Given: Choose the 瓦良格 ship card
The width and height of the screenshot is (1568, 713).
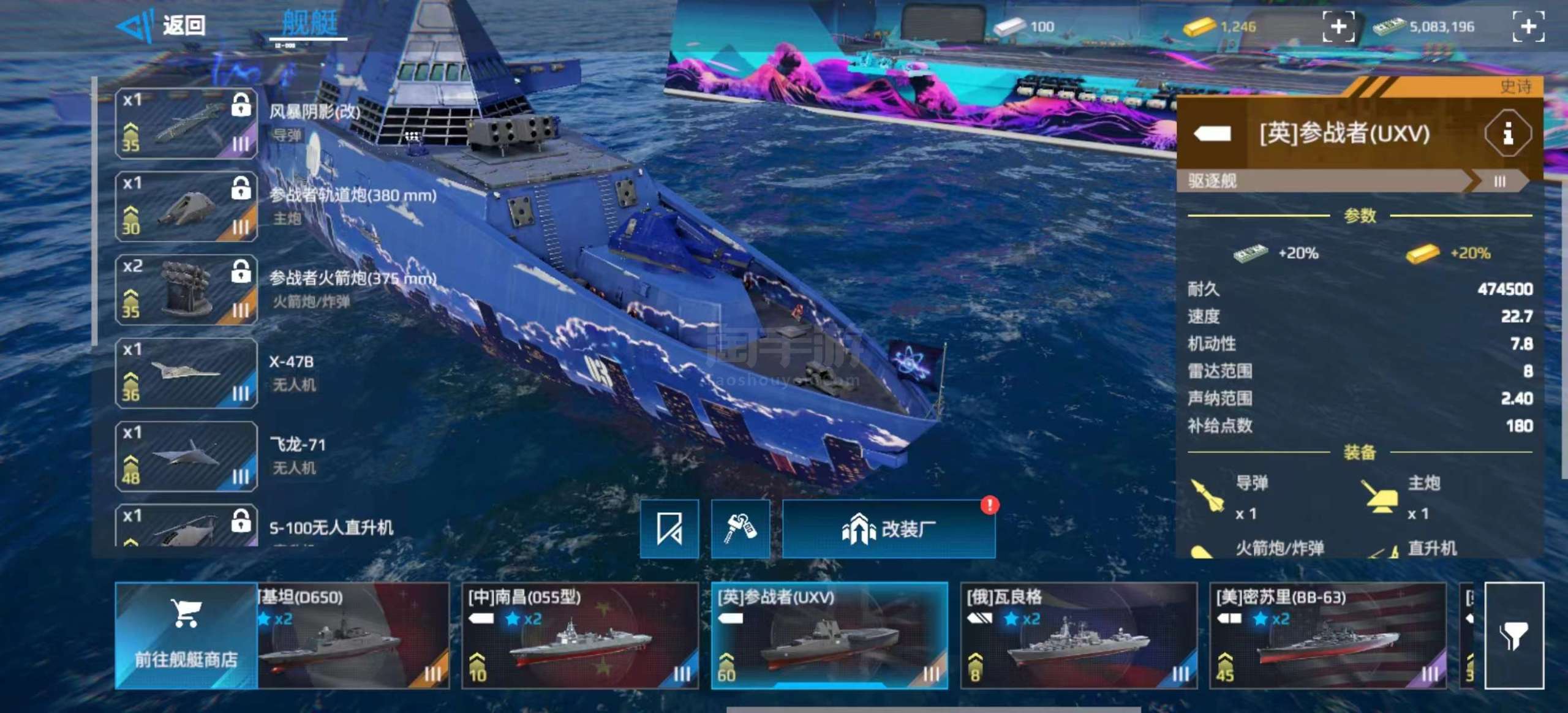Looking at the screenshot, I should pos(1079,635).
